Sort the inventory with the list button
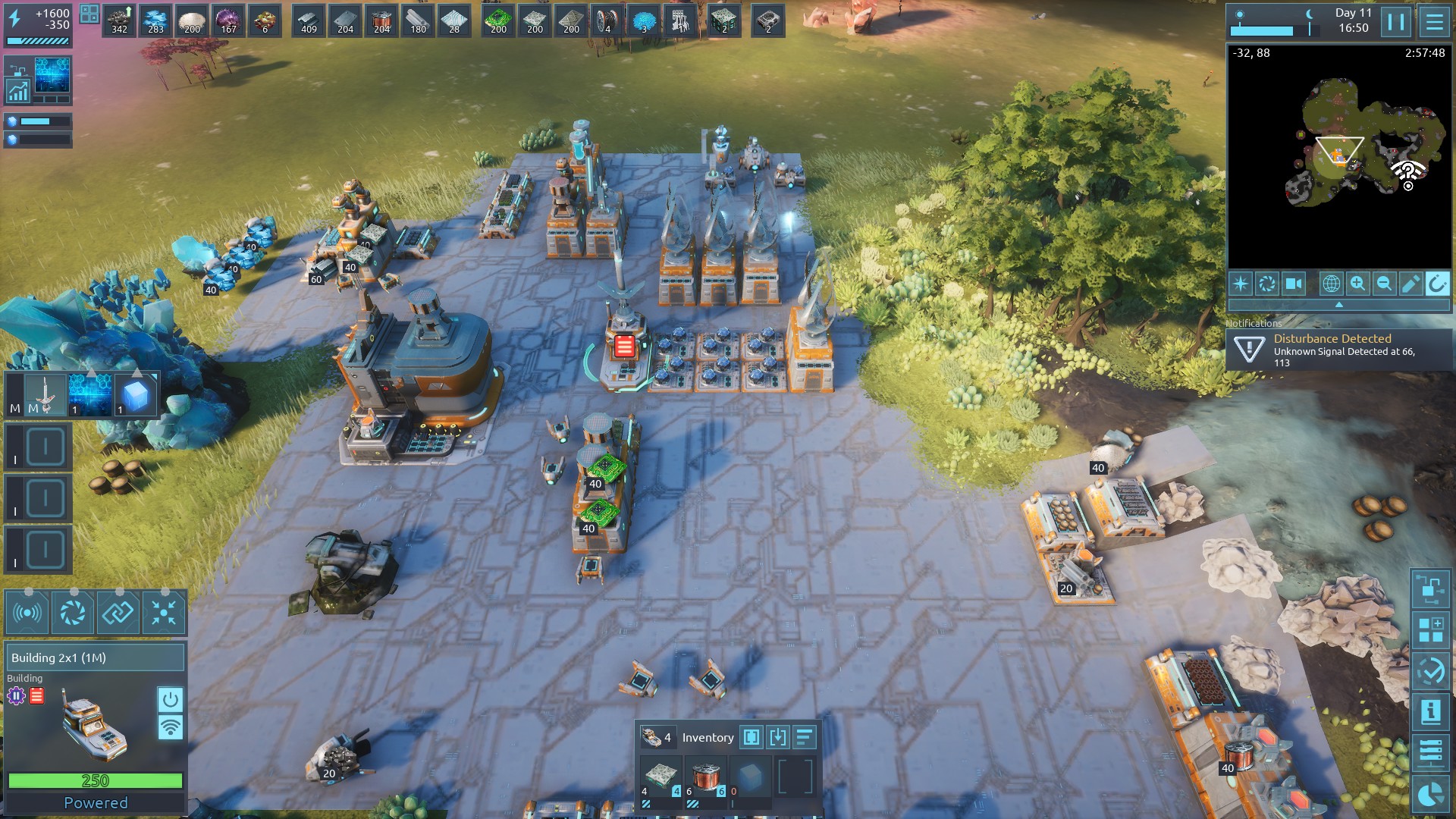The height and width of the screenshot is (819, 1456). (x=804, y=737)
